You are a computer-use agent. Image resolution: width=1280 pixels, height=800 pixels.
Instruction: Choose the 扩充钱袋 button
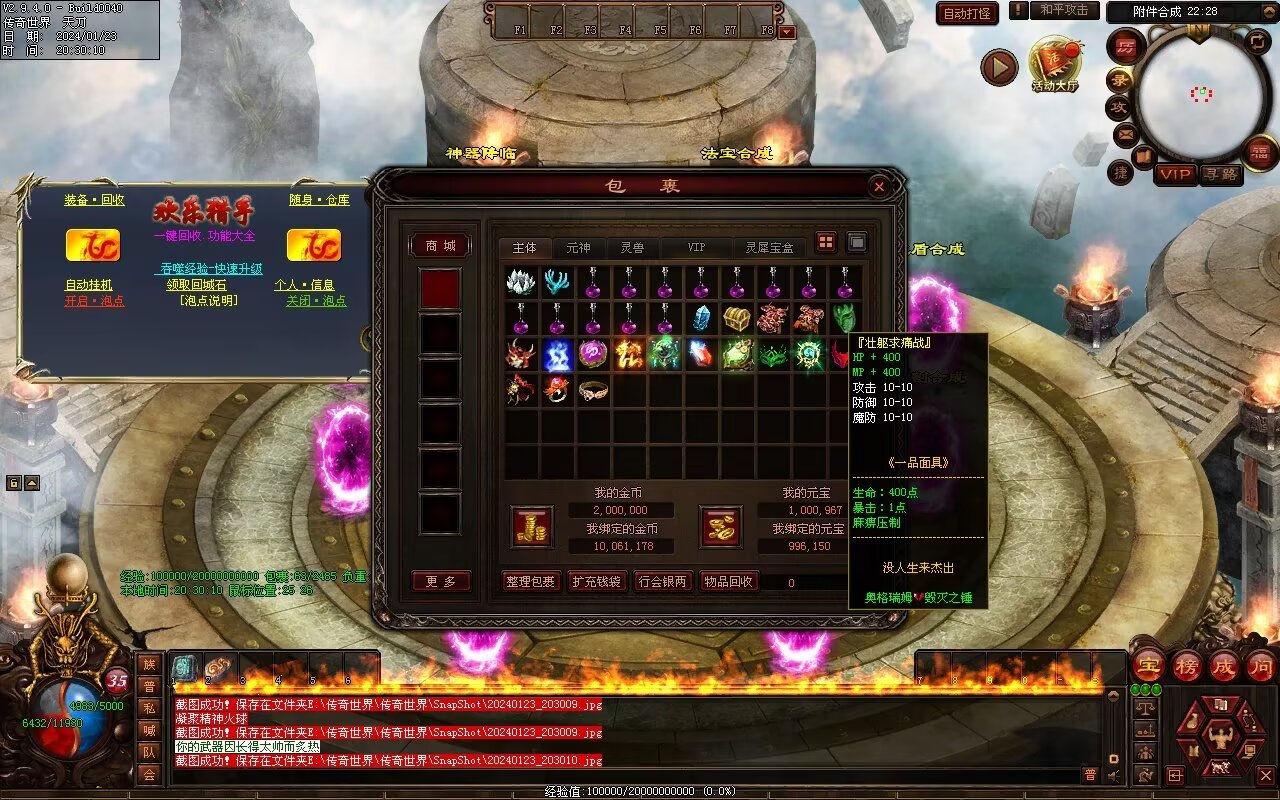[596, 582]
